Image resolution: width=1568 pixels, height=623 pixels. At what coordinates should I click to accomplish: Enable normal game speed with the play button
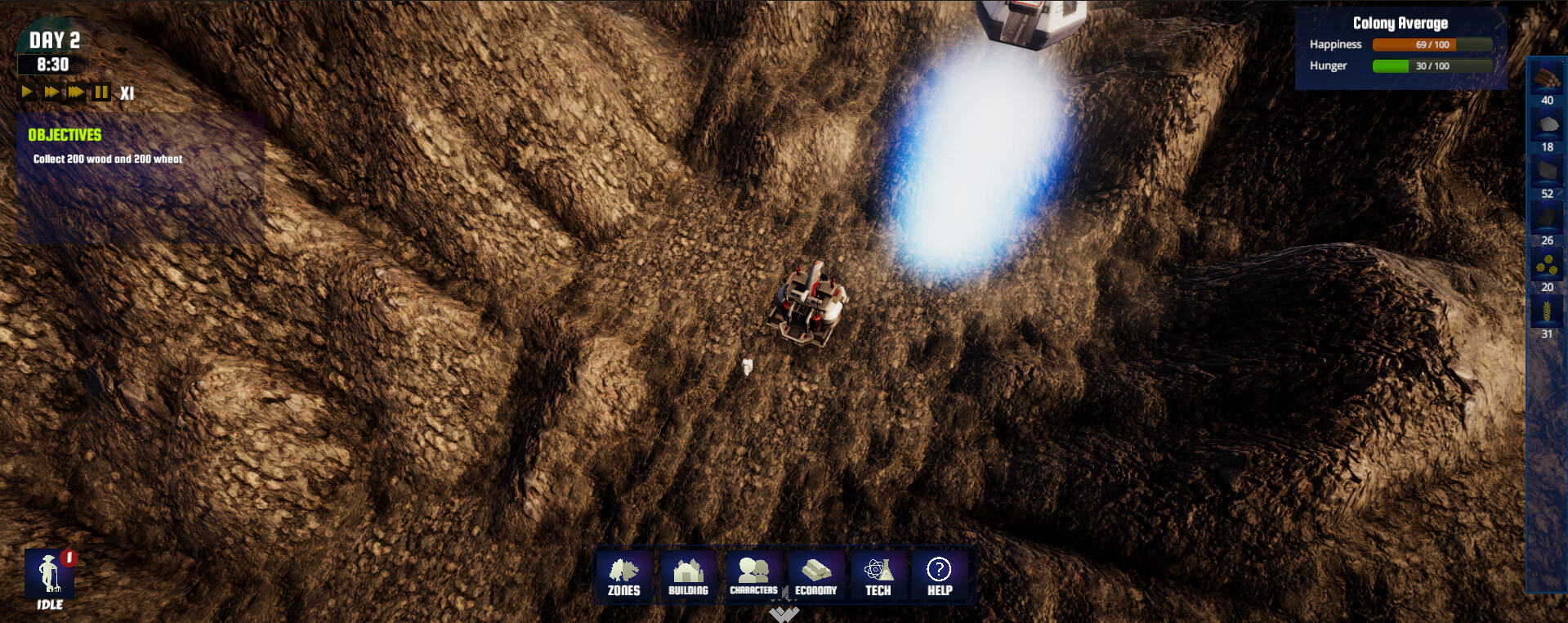point(27,92)
